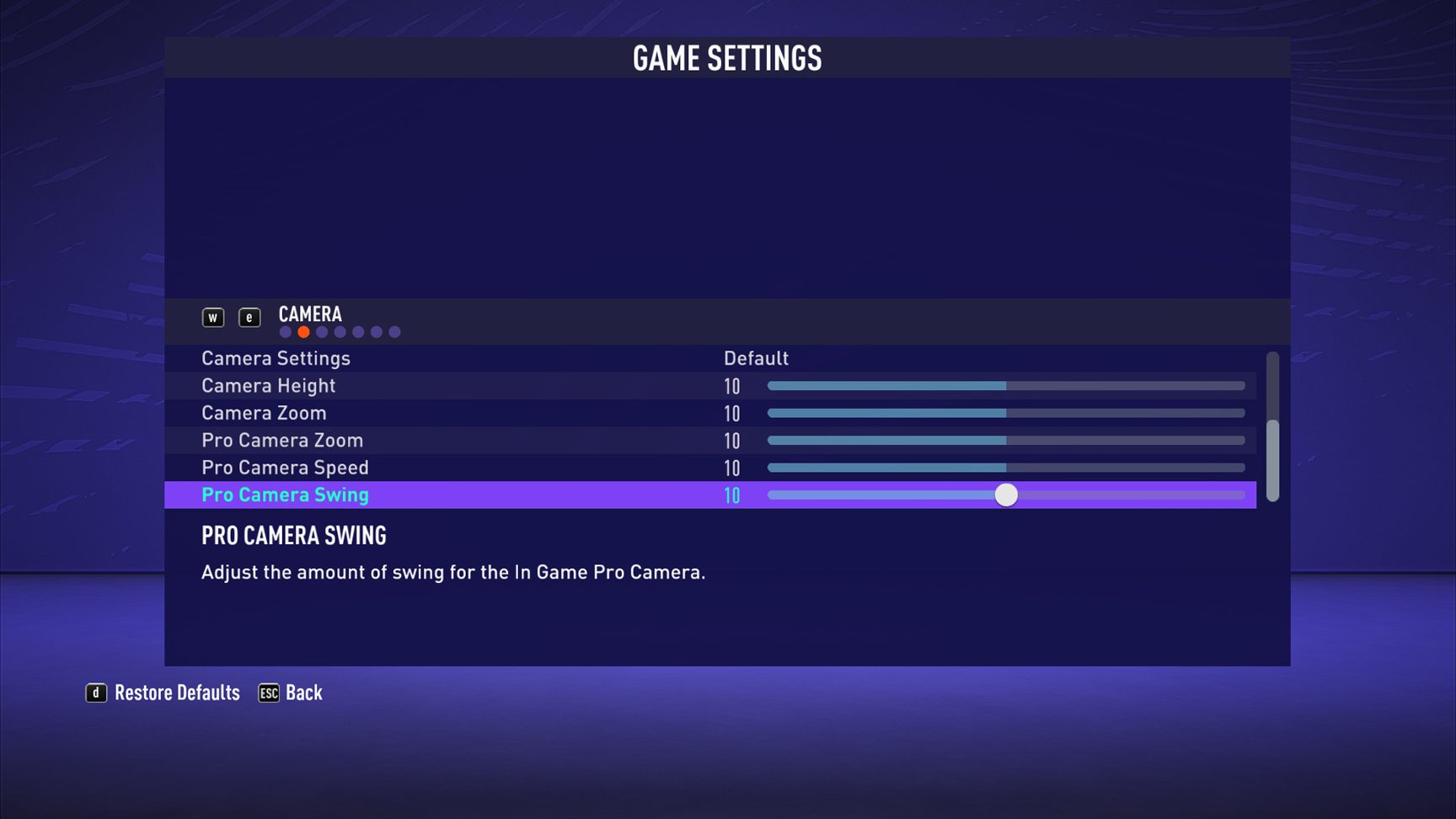Click Restore Defaults
This screenshot has width=1456, height=819.
[x=179, y=692]
